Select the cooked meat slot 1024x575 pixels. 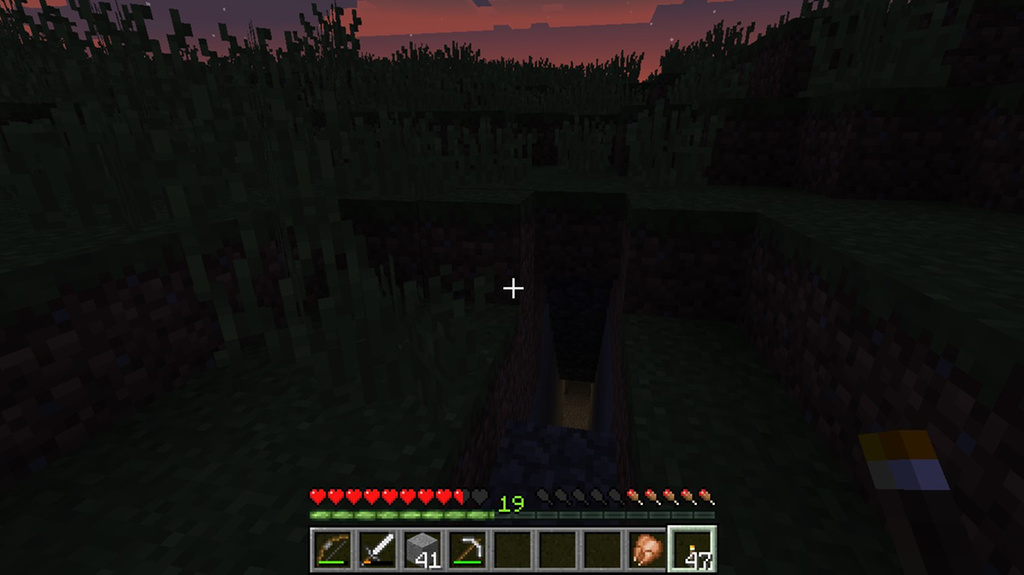click(x=647, y=549)
